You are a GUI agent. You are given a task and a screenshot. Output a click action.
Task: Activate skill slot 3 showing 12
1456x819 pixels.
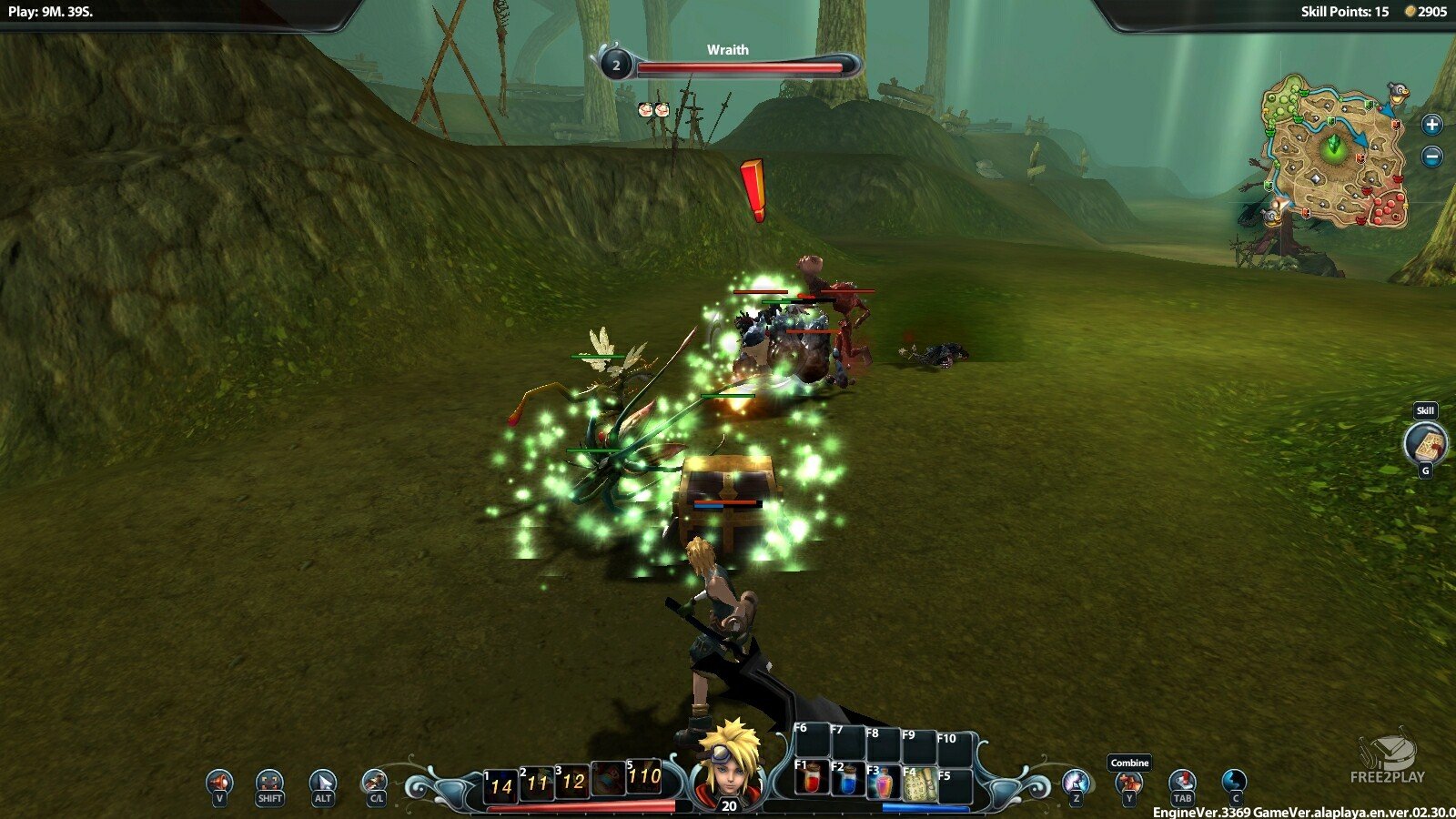pyautogui.click(x=572, y=781)
